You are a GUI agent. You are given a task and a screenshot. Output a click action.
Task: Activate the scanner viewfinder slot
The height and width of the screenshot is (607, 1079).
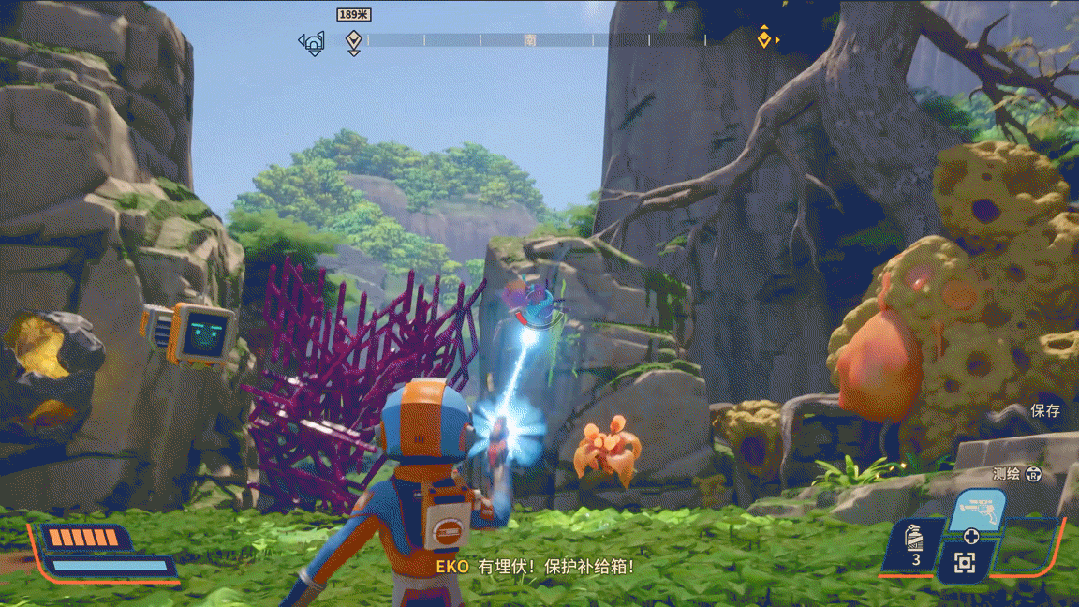point(964,563)
